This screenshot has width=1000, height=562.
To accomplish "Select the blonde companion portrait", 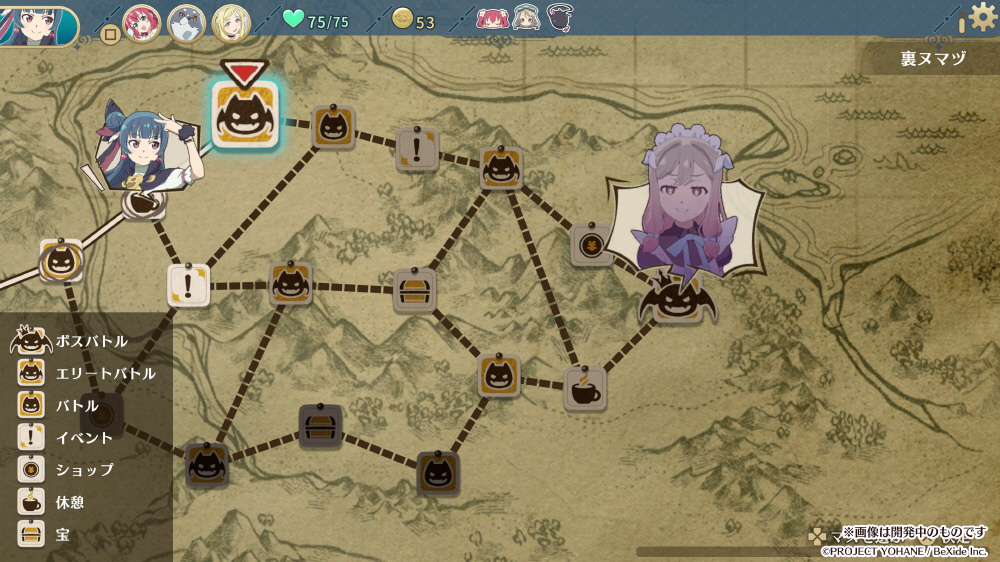I will pos(231,22).
